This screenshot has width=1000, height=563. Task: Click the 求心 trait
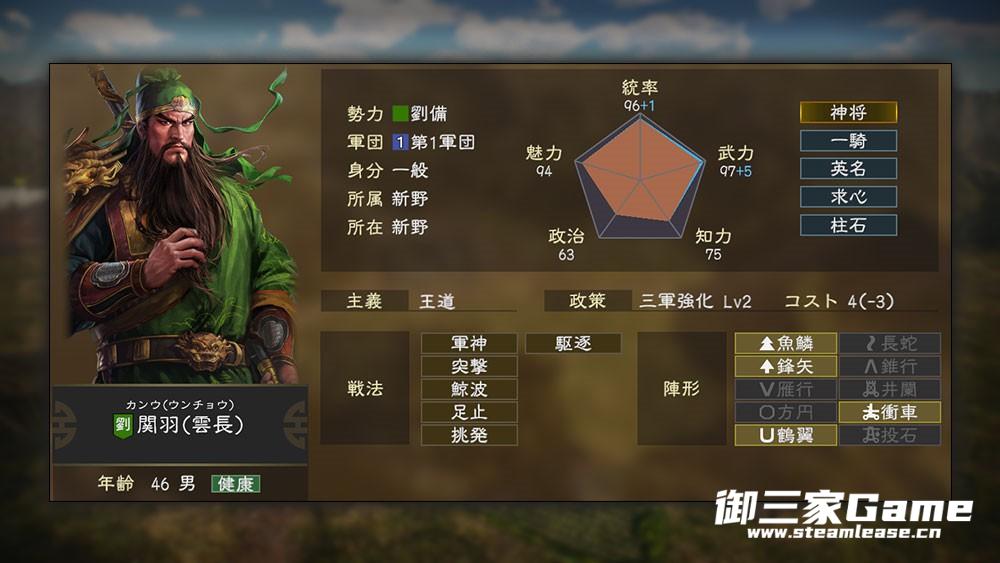click(x=848, y=197)
